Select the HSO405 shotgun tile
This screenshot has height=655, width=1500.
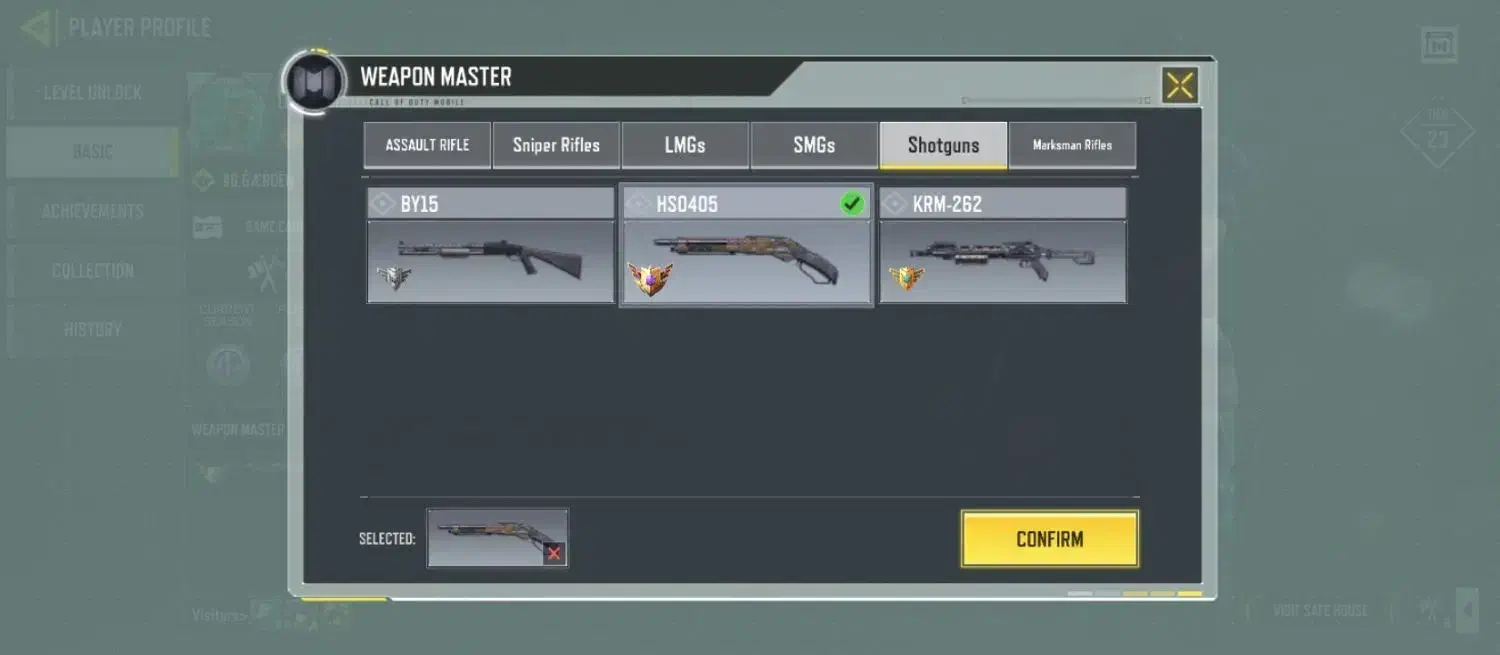coord(746,246)
